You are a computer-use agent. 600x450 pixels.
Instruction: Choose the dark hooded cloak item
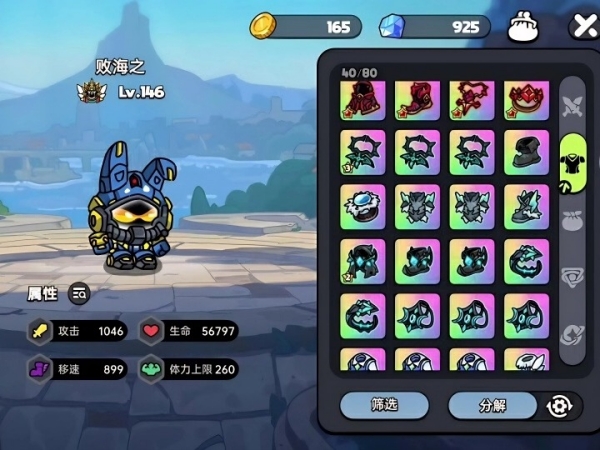[x=526, y=151]
